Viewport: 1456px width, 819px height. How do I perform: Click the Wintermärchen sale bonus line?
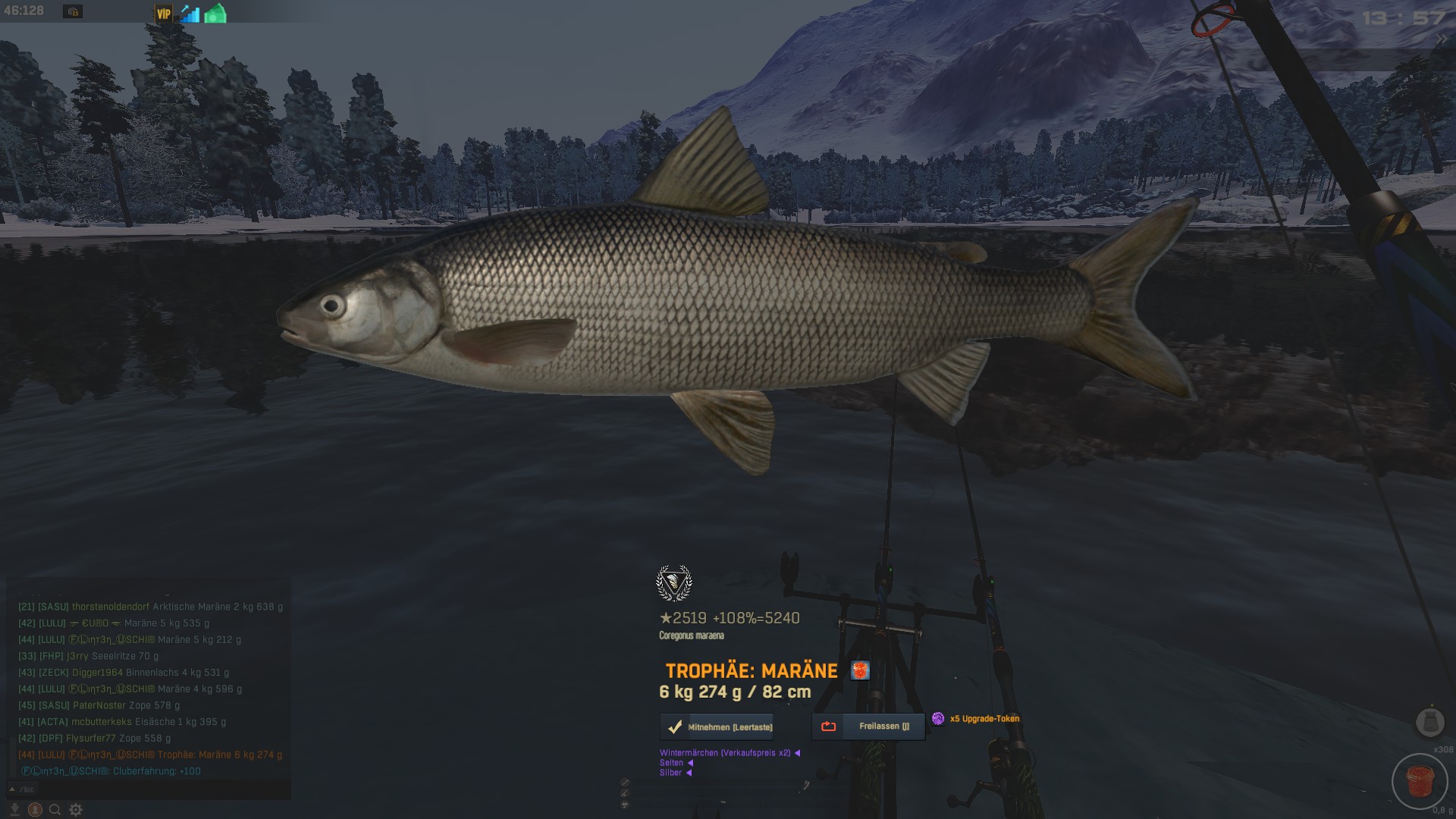(725, 753)
